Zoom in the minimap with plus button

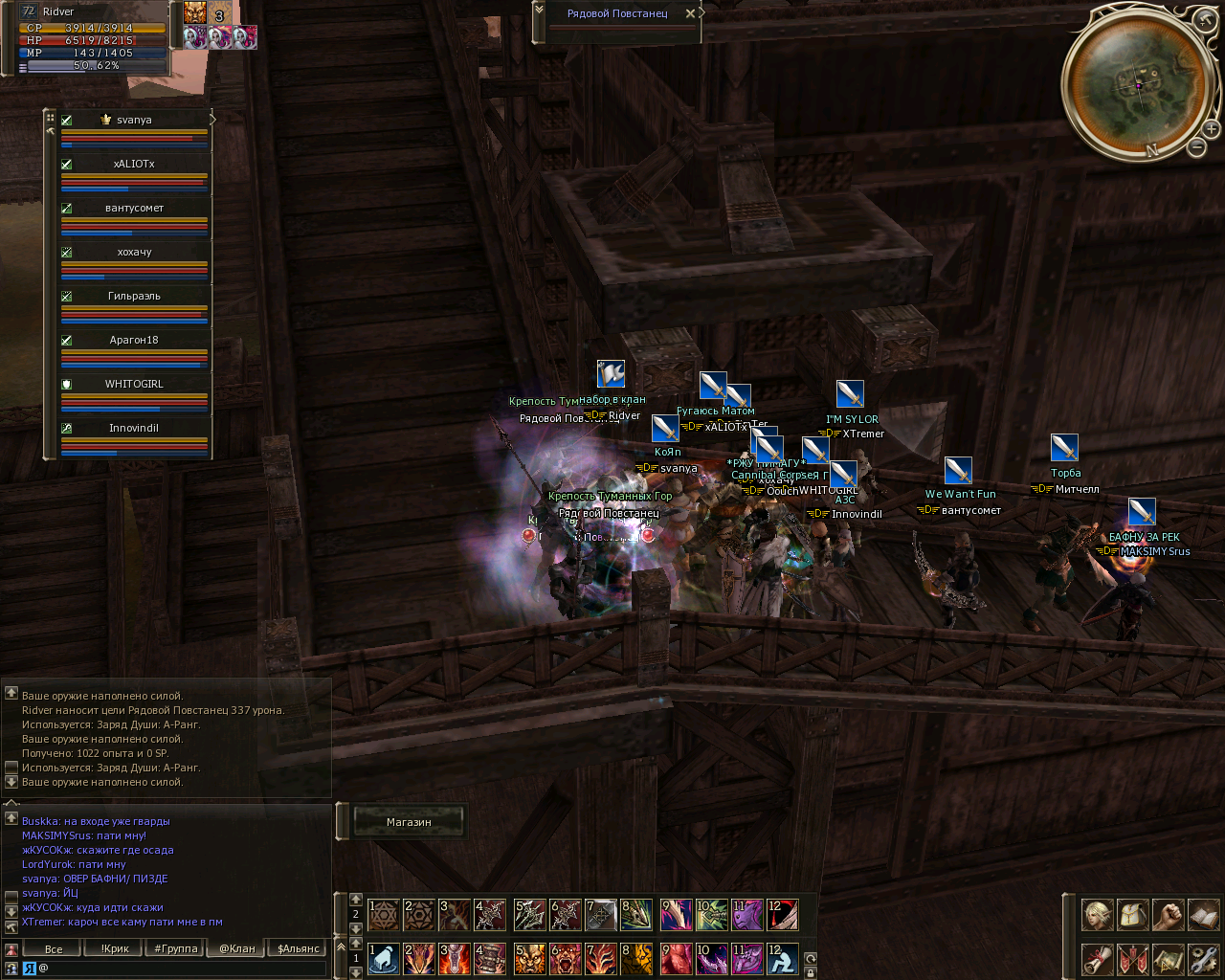pos(1211,128)
